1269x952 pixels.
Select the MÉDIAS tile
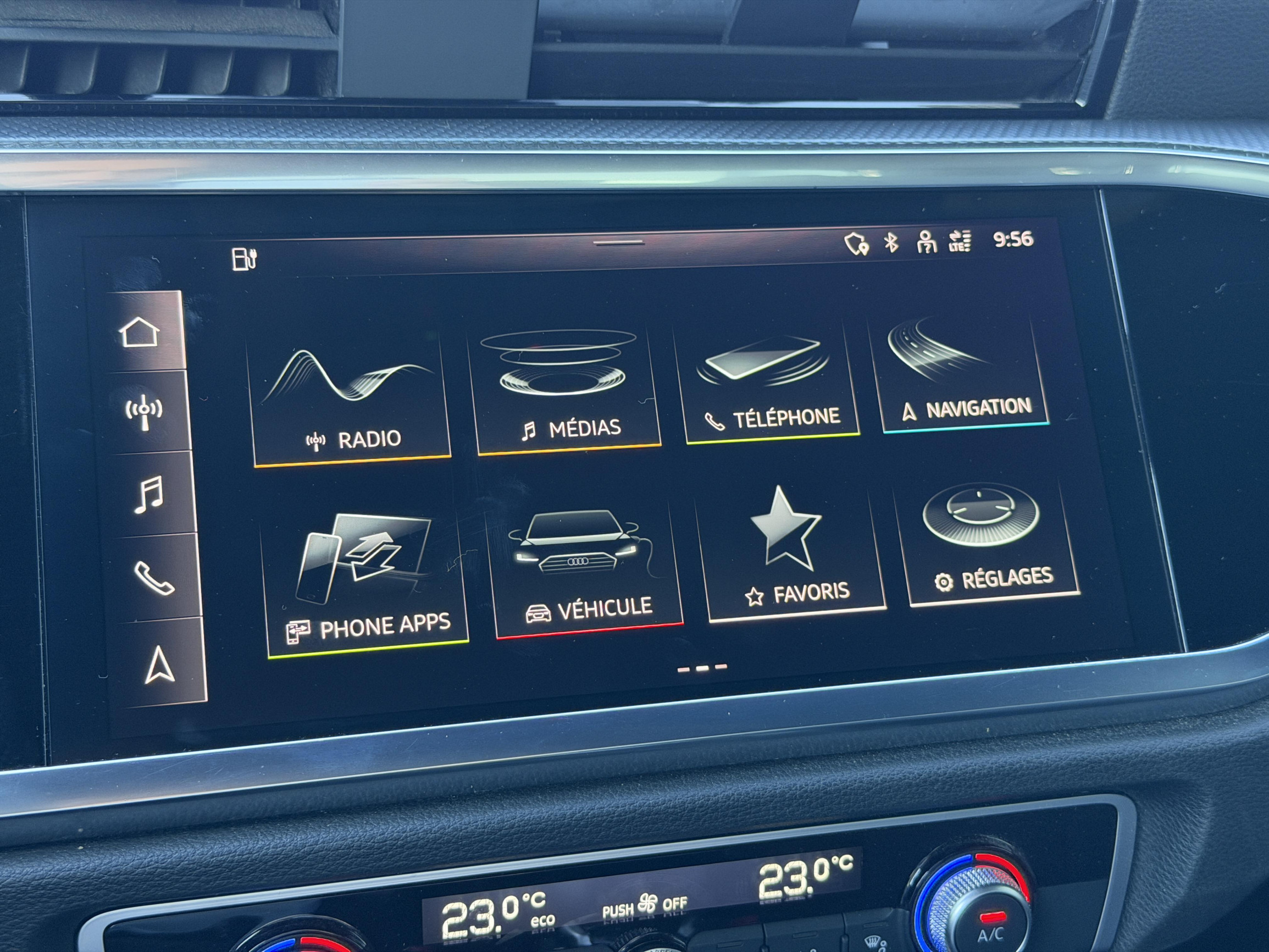565,390
